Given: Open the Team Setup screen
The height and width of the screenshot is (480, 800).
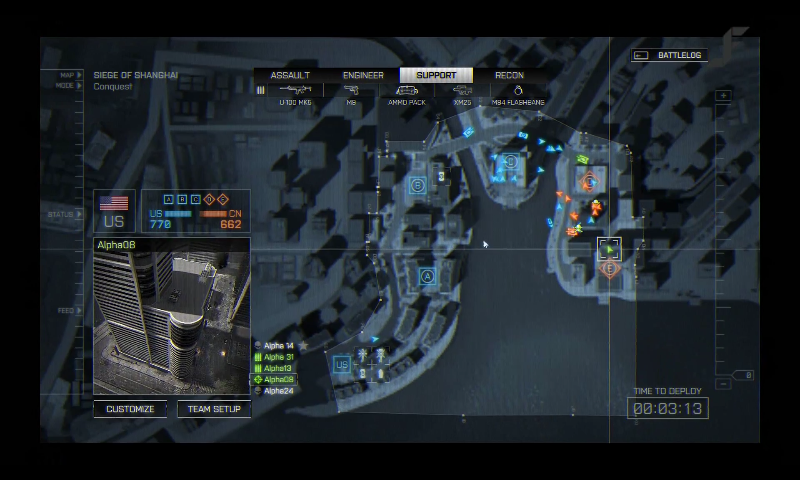Looking at the screenshot, I should (214, 409).
